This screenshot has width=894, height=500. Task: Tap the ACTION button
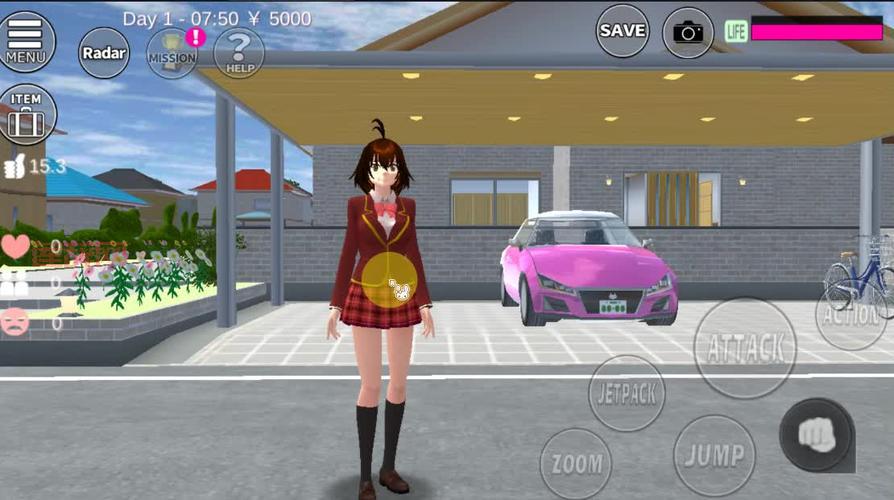point(852,315)
